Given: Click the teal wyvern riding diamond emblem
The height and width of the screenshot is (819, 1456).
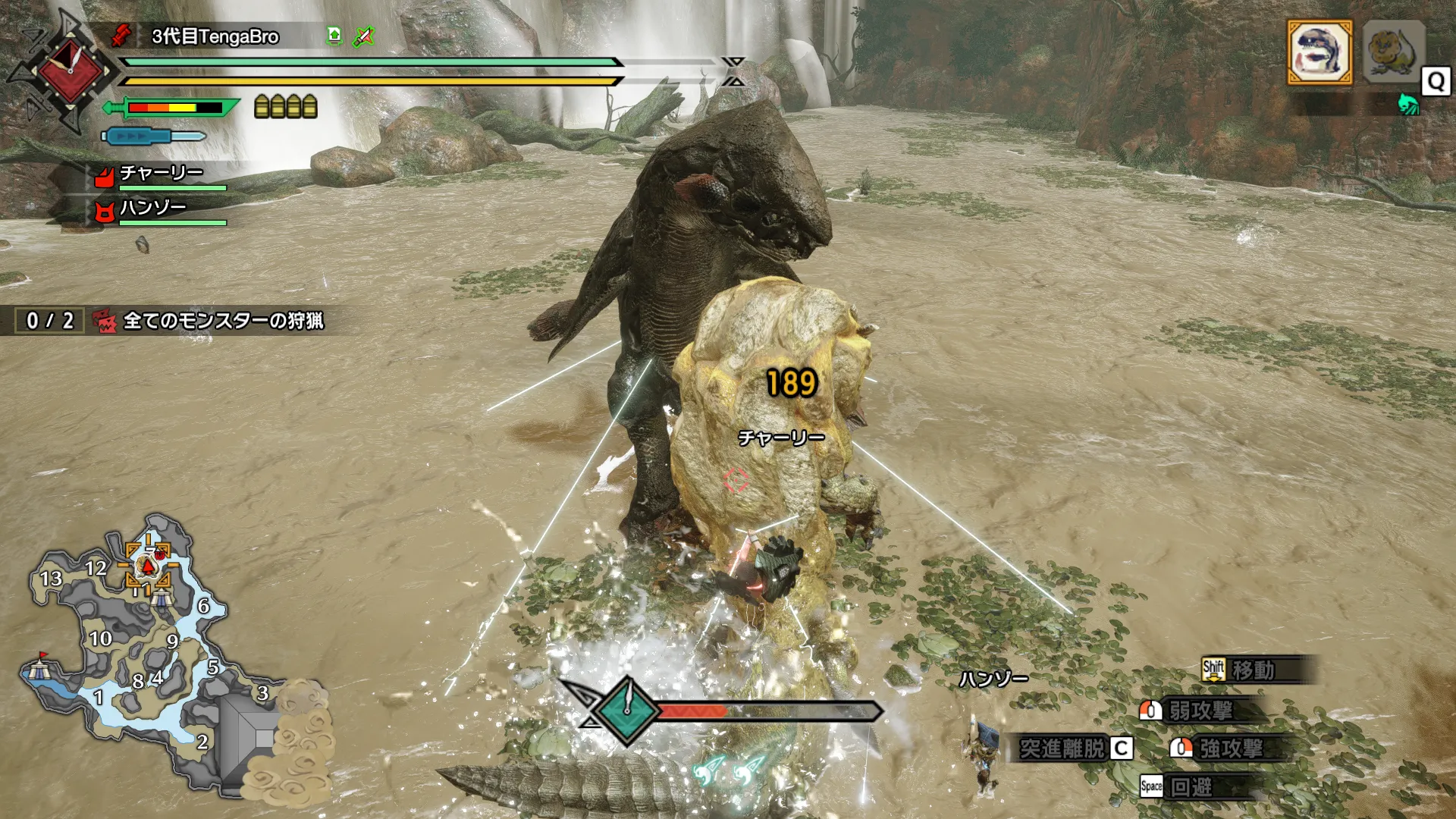Looking at the screenshot, I should coord(627,710).
